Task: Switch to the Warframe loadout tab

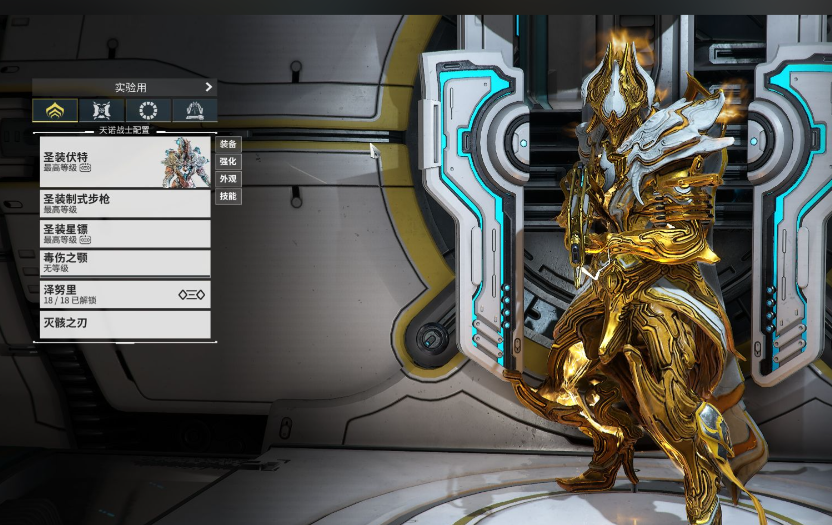Action: (55, 110)
